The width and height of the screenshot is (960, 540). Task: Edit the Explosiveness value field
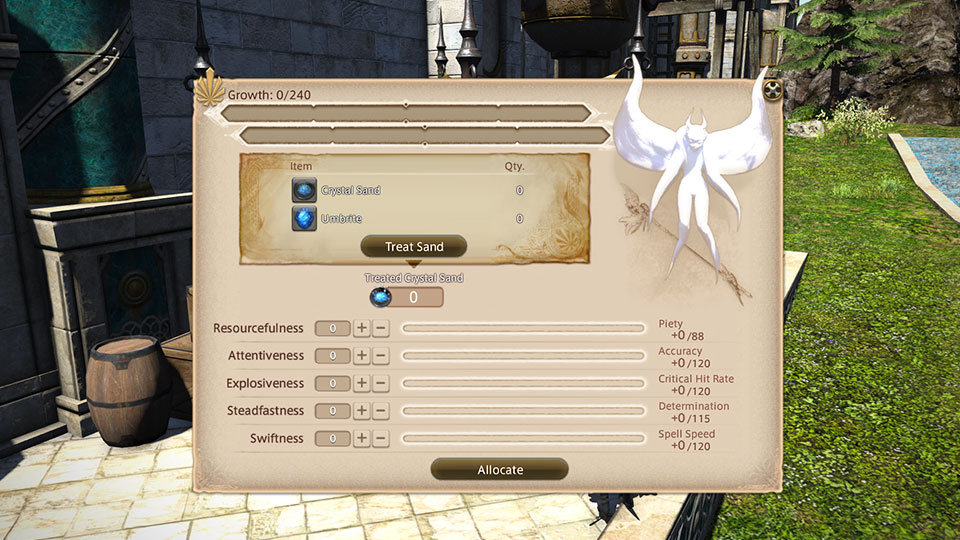point(333,383)
